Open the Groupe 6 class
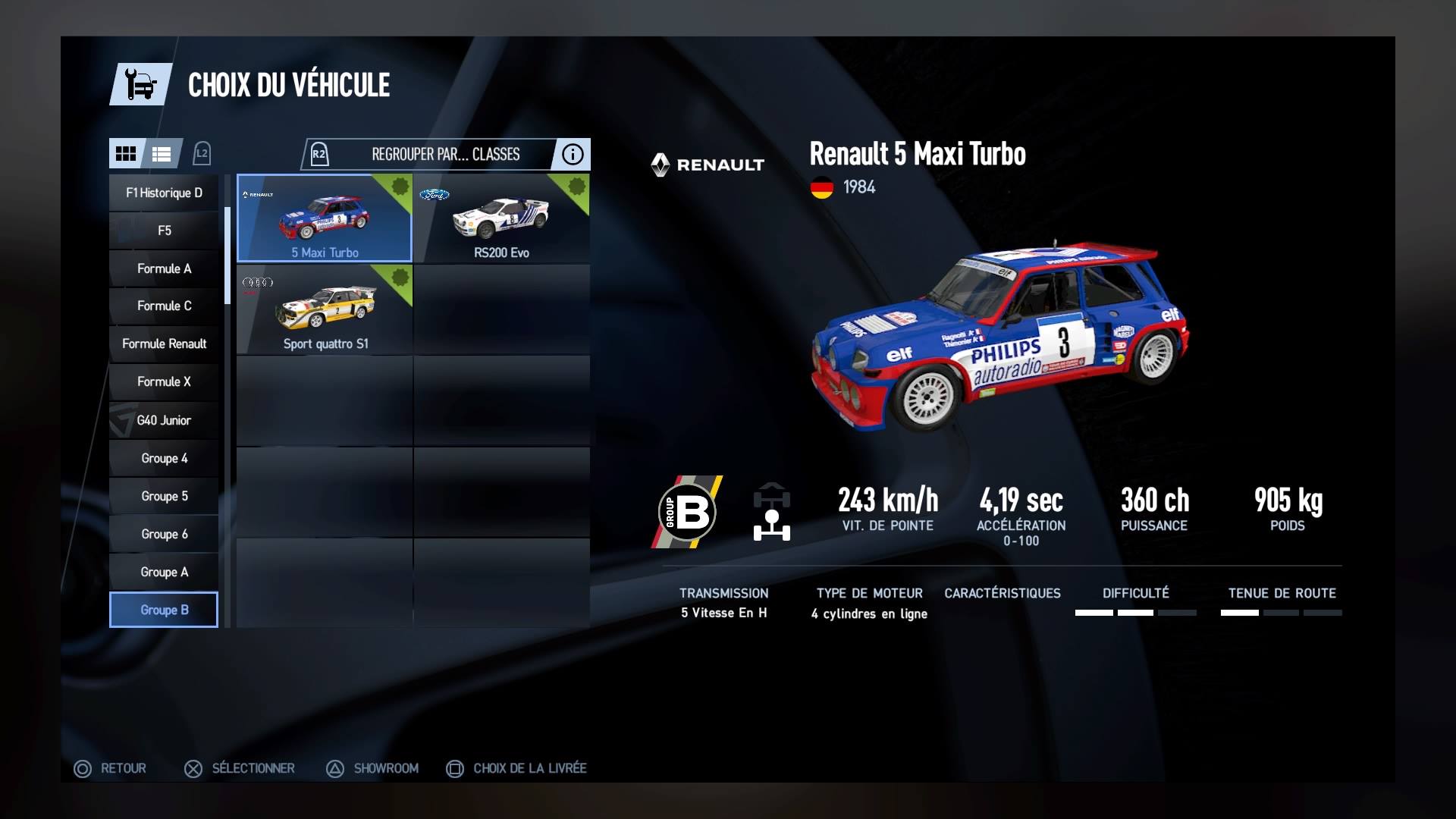This screenshot has height=819, width=1456. click(164, 534)
